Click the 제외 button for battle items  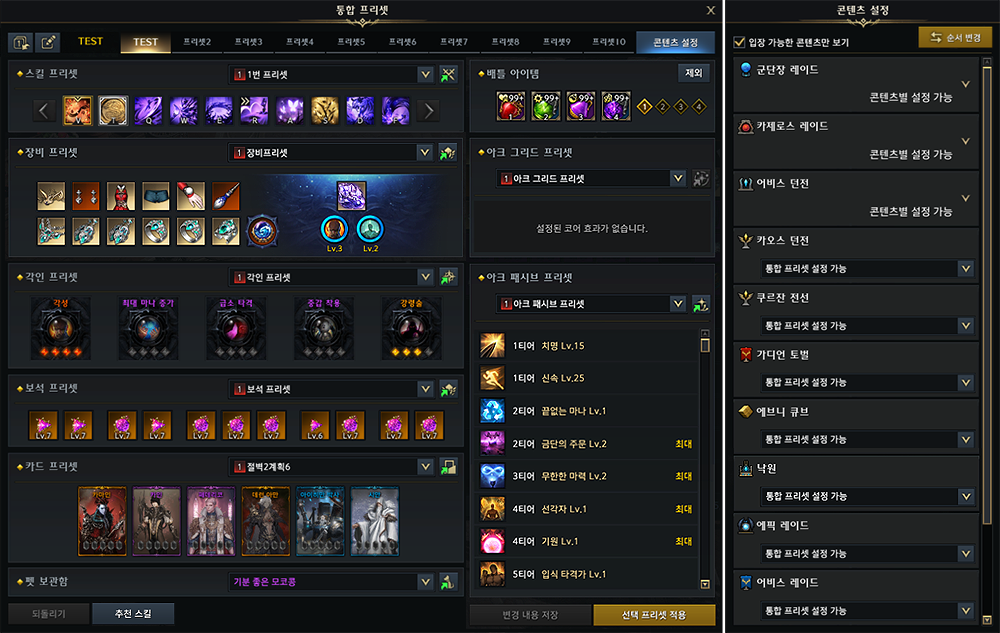coord(694,73)
